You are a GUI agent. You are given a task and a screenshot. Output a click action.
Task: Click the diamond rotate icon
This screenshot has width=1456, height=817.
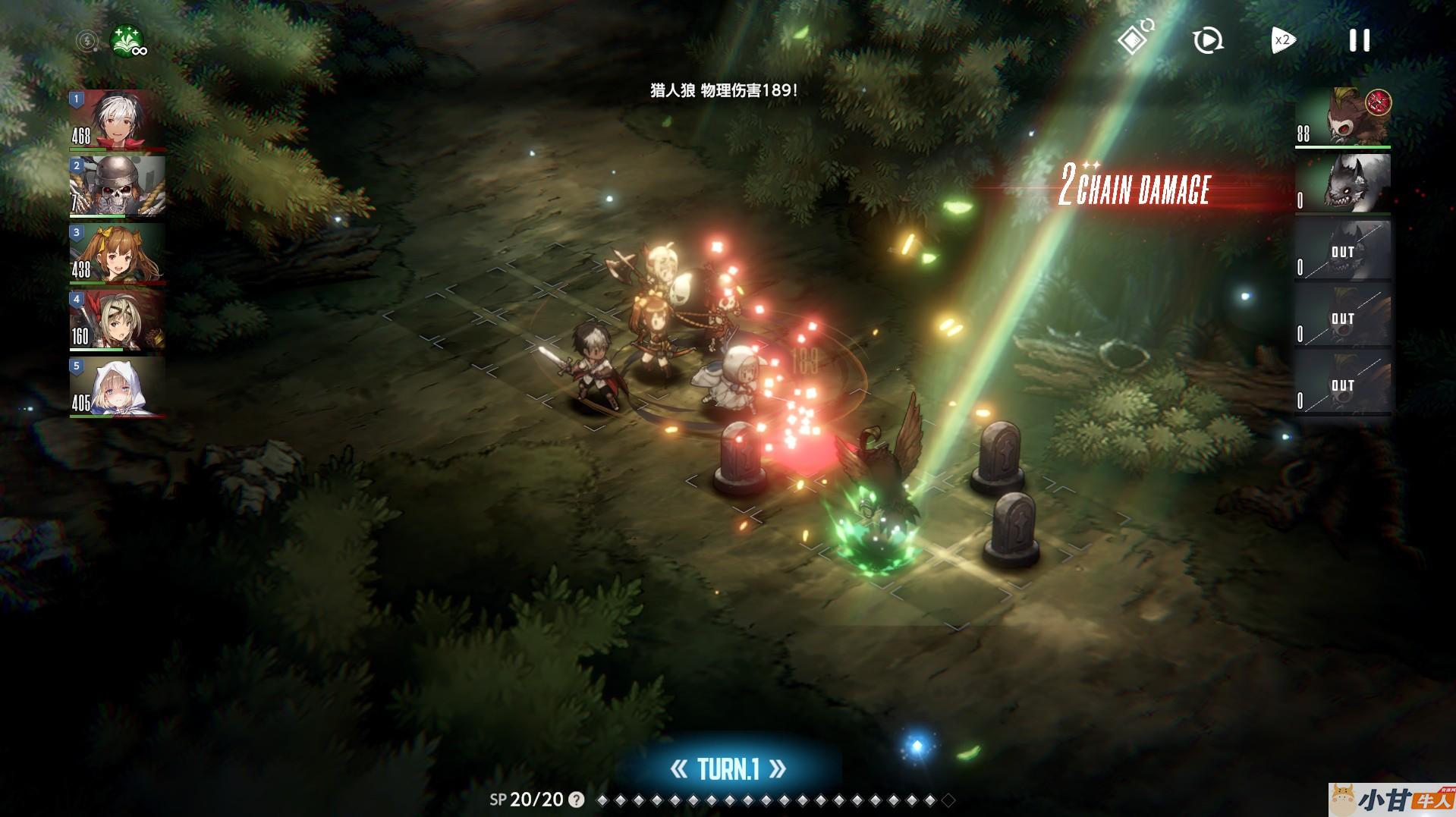[x=1134, y=38]
